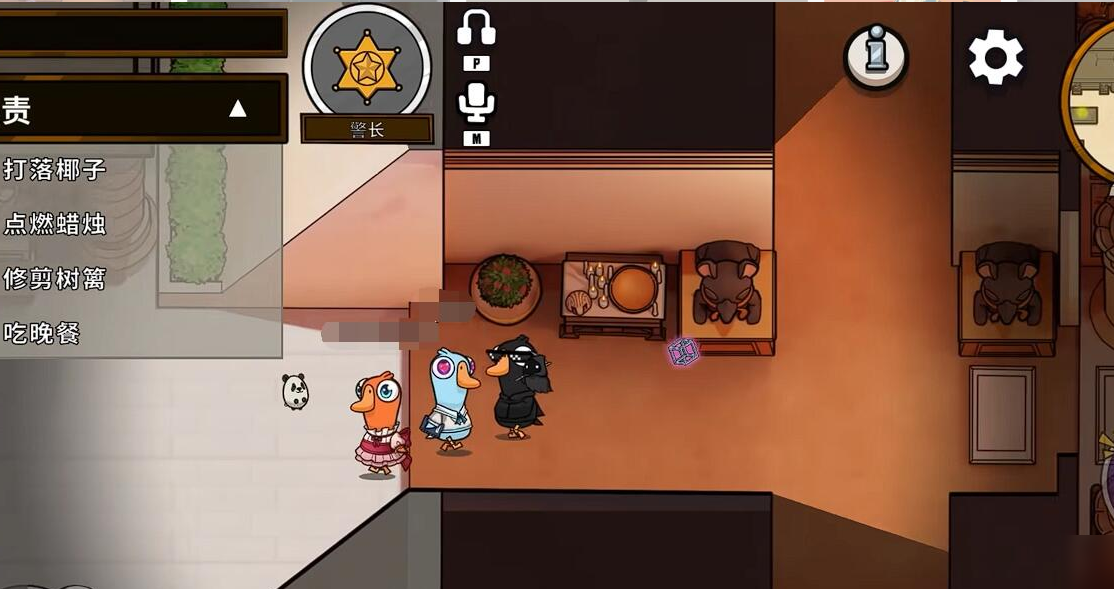Toggle the headphones audio icon
The height and width of the screenshot is (589, 1114).
(476, 28)
